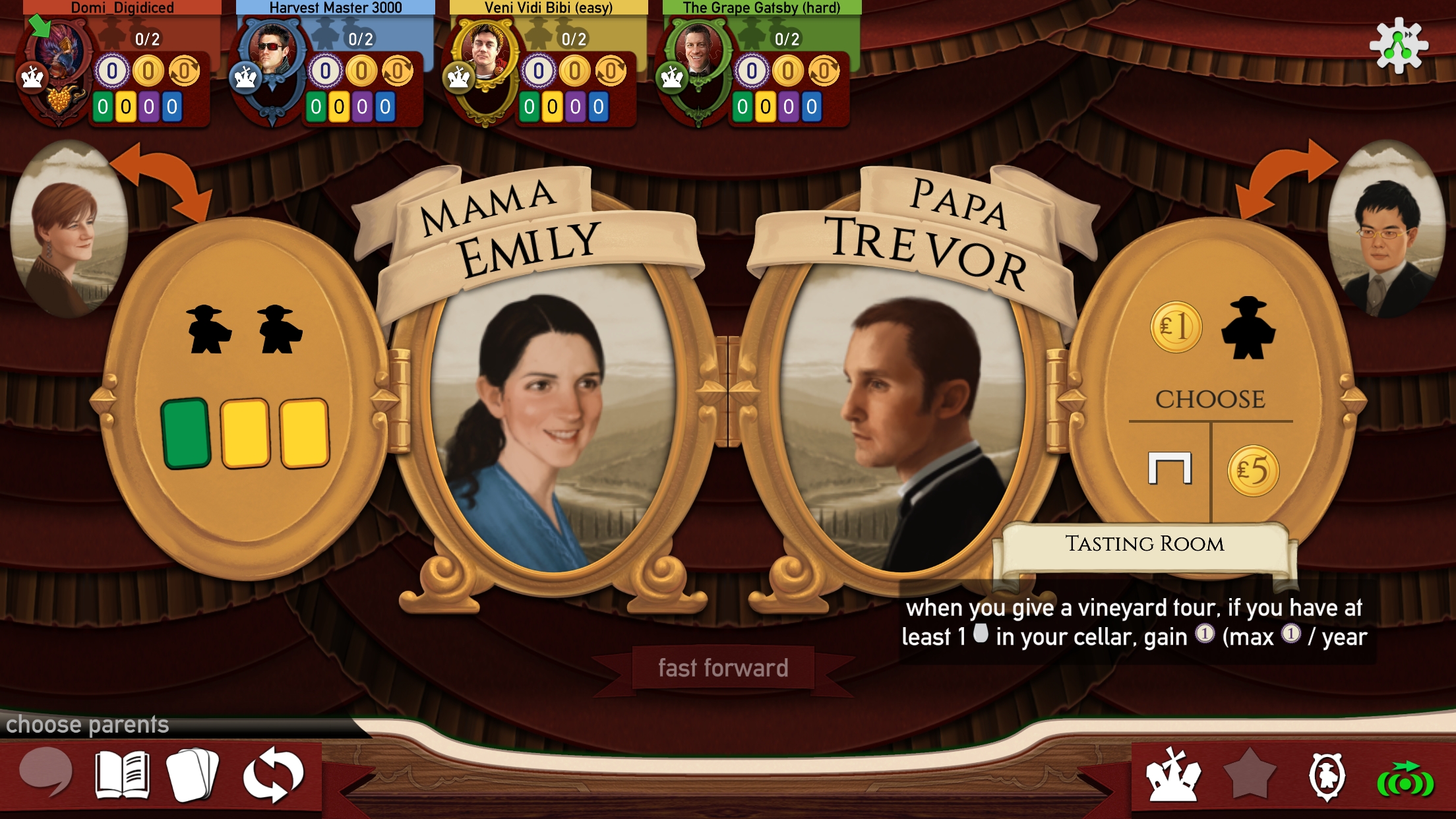Open the settings gear menu
The width and height of the screenshot is (1456, 819).
[1398, 46]
